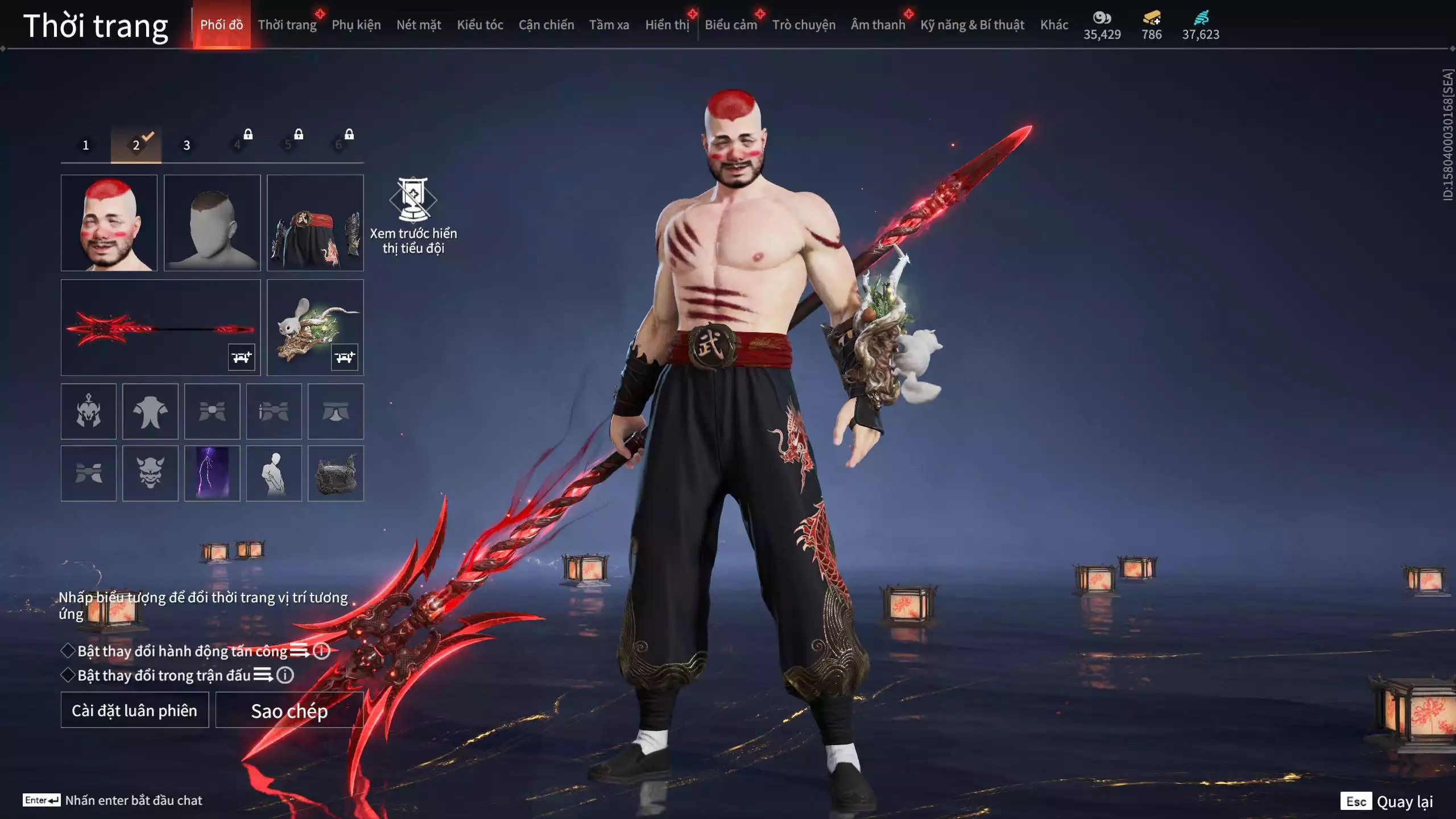Switch to the Biểu cảm tab
Image resolution: width=1456 pixels, height=819 pixels.
pyautogui.click(x=731, y=25)
